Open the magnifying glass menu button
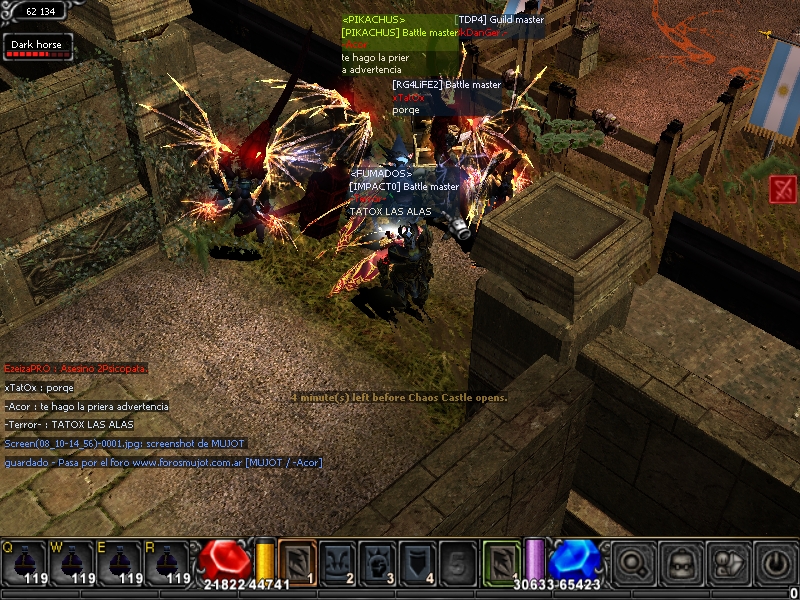This screenshot has width=800, height=600. pos(633,564)
